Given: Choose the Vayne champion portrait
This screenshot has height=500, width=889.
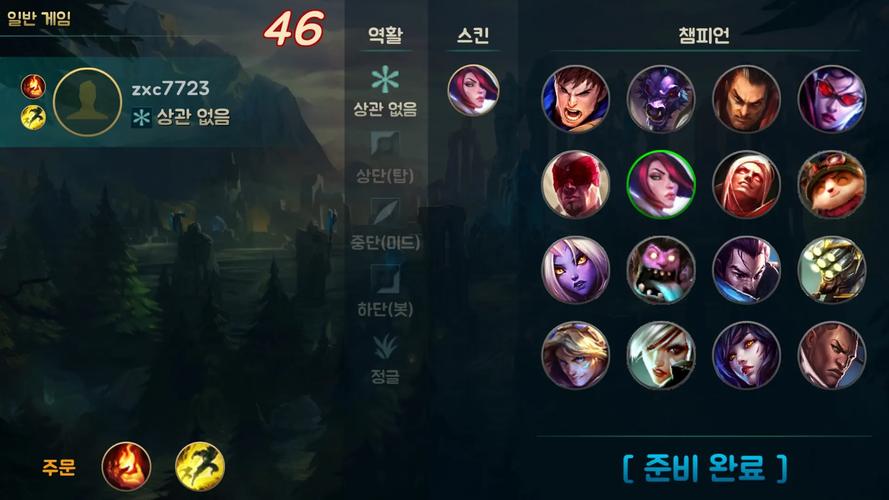Looking at the screenshot, I should [x=831, y=98].
